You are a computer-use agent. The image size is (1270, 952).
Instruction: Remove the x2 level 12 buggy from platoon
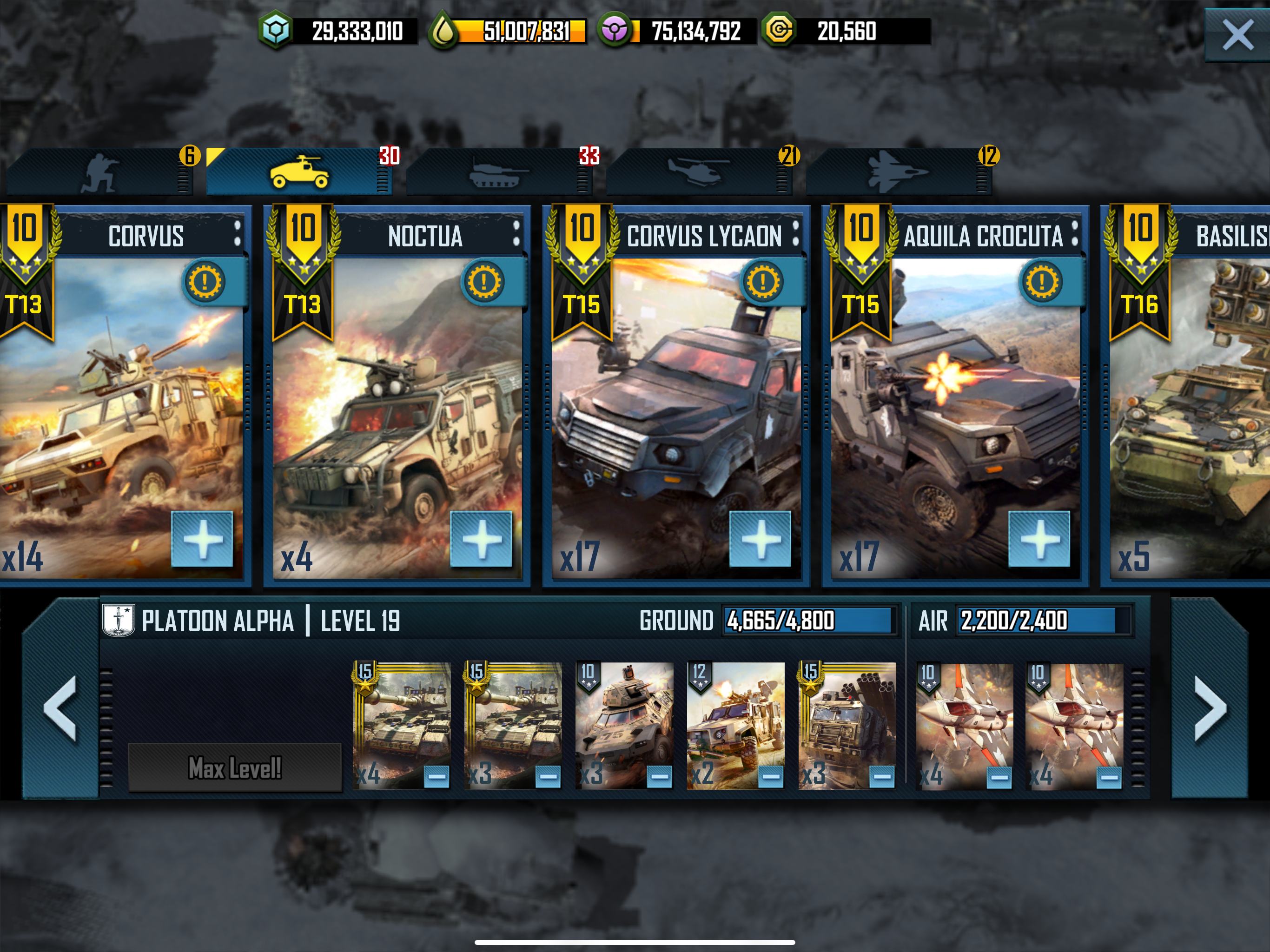coord(770,777)
